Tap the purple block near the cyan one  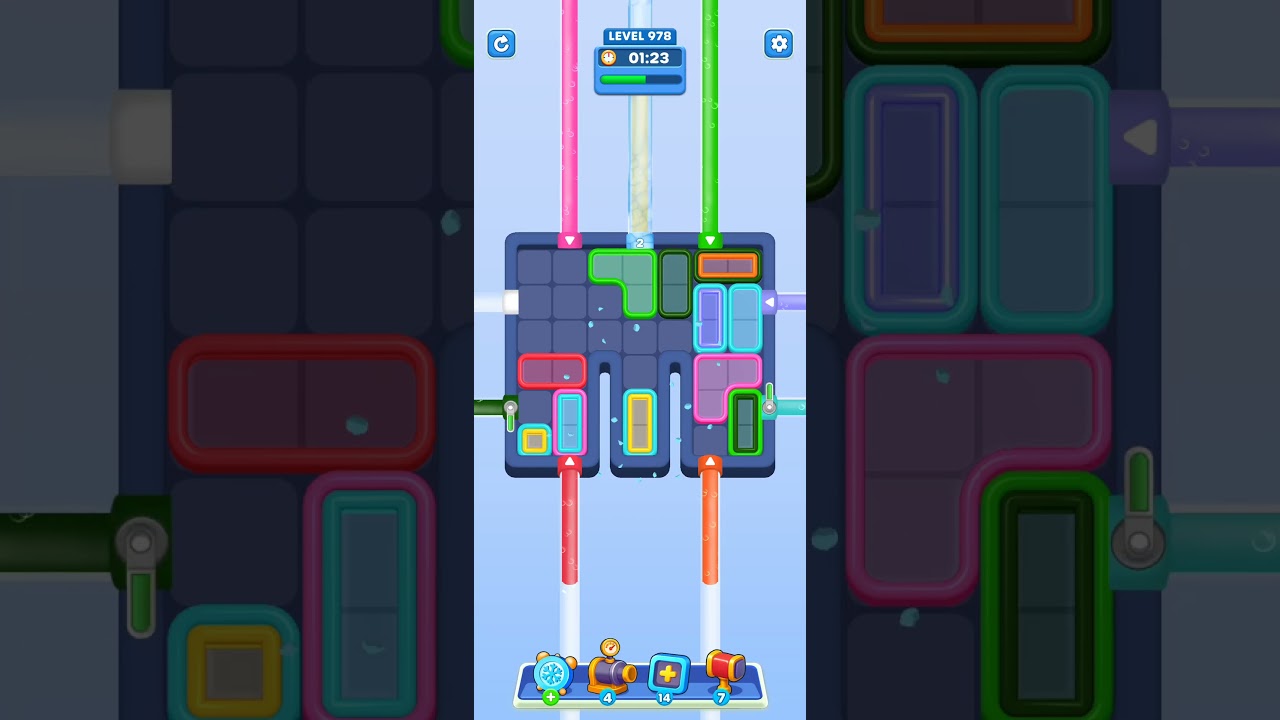710,315
